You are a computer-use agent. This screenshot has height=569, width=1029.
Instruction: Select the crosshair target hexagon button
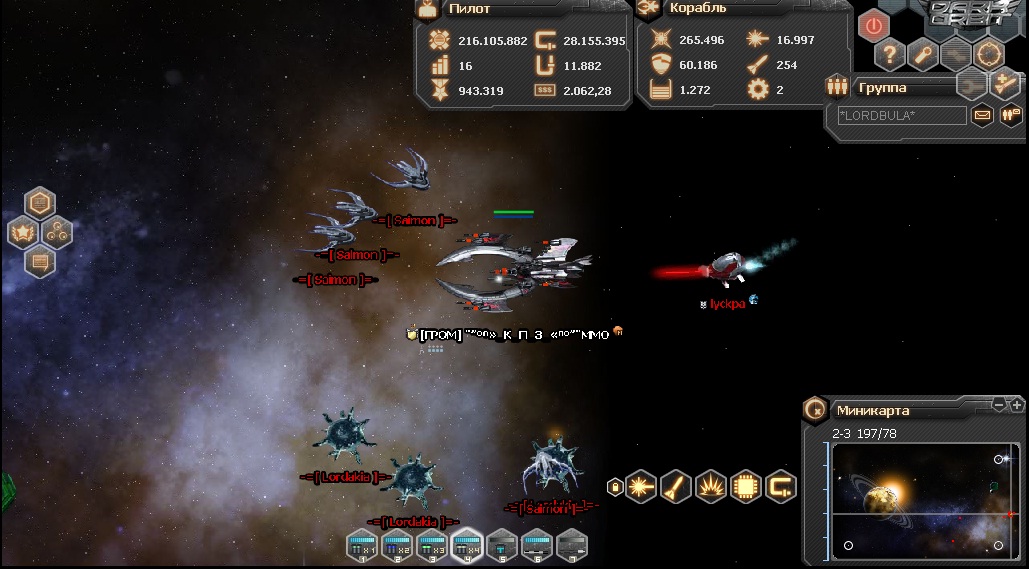tap(989, 54)
